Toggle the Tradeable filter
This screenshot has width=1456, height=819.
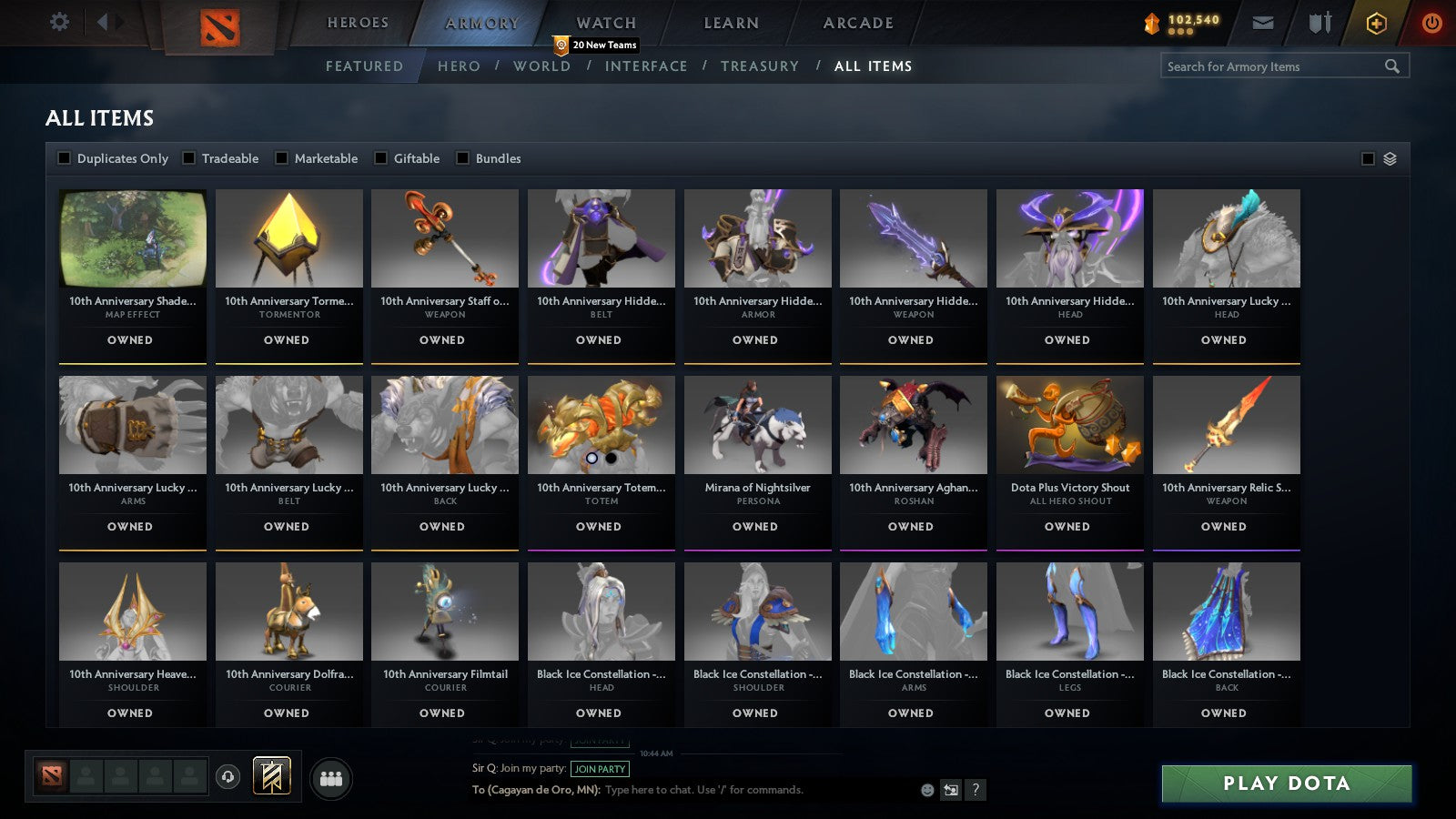pos(188,157)
